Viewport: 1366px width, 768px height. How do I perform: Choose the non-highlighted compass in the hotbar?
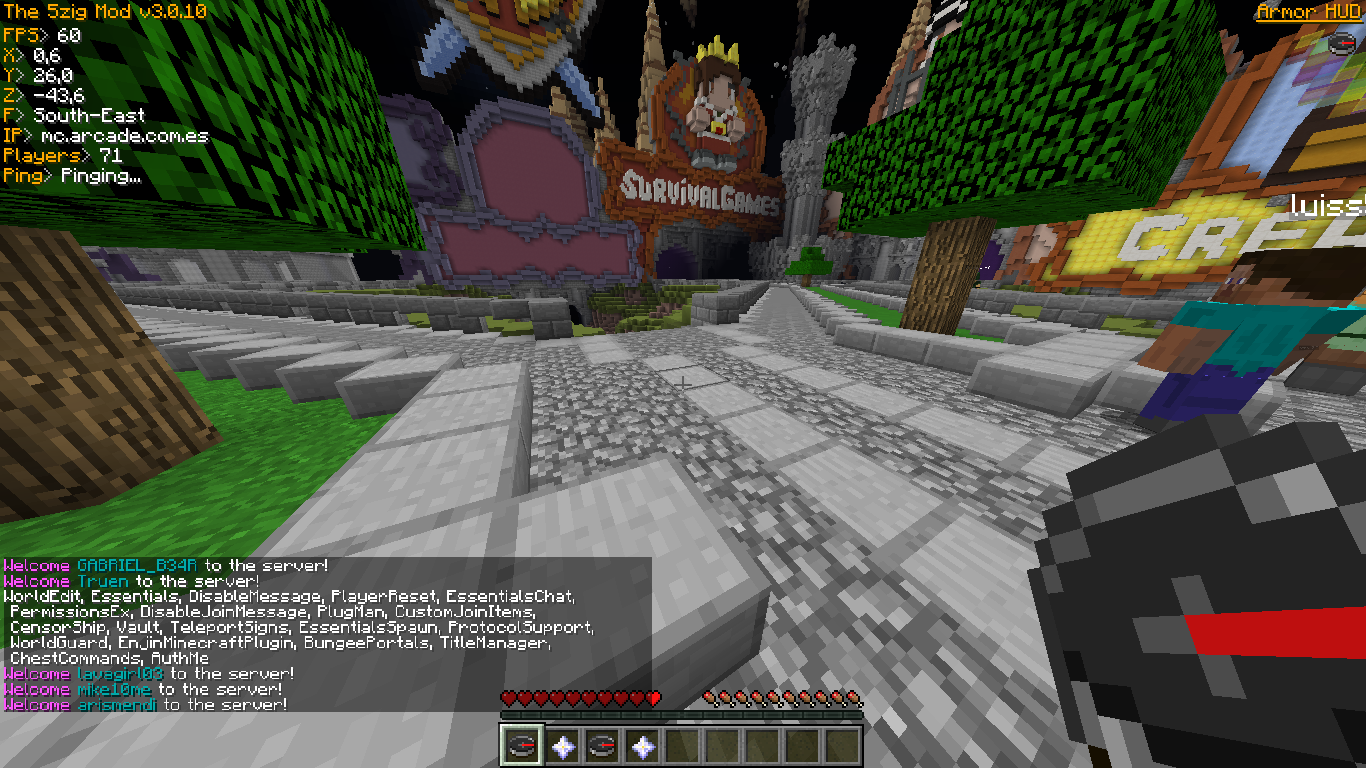coord(601,746)
